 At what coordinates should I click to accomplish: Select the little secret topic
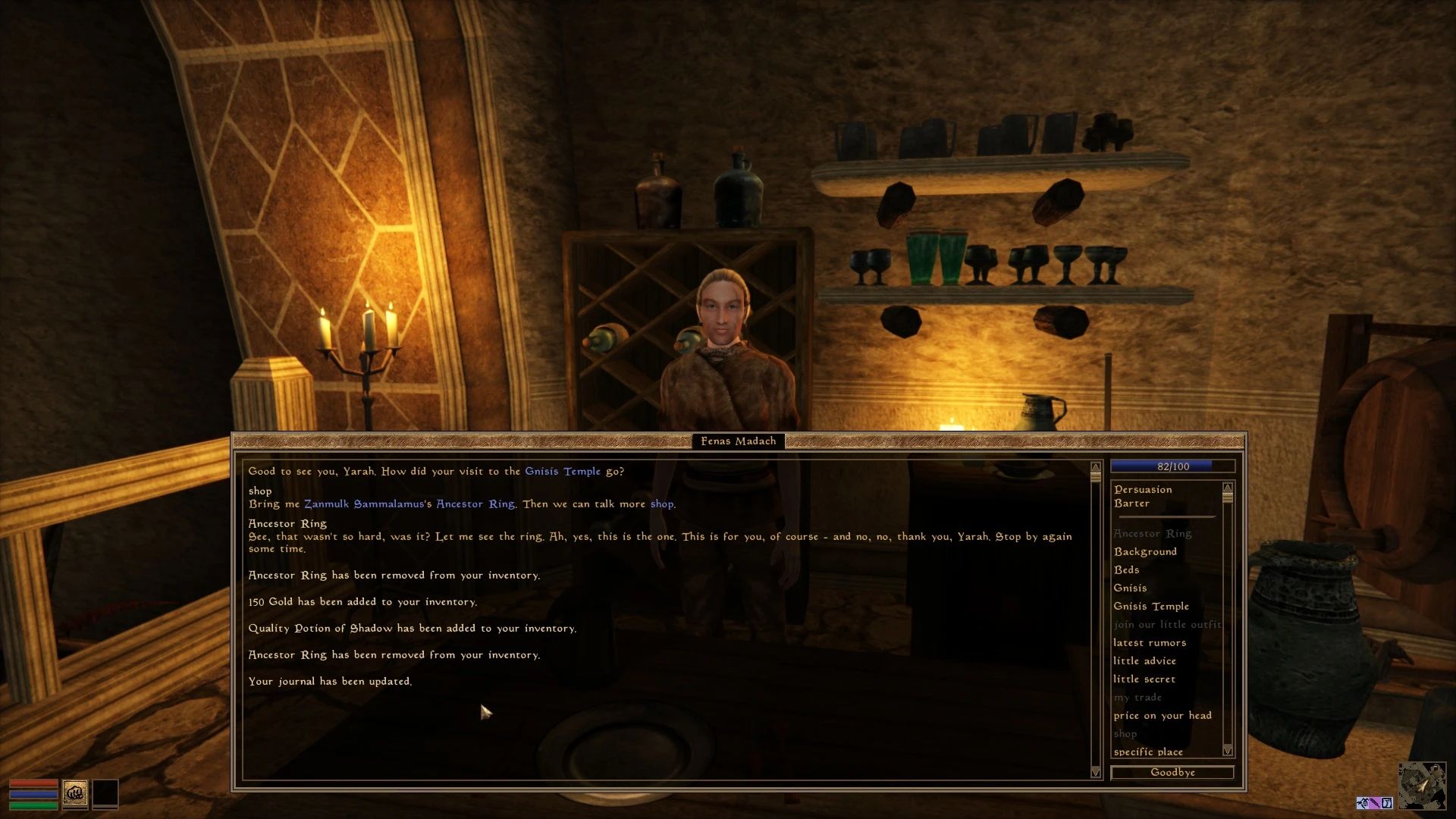1145,679
